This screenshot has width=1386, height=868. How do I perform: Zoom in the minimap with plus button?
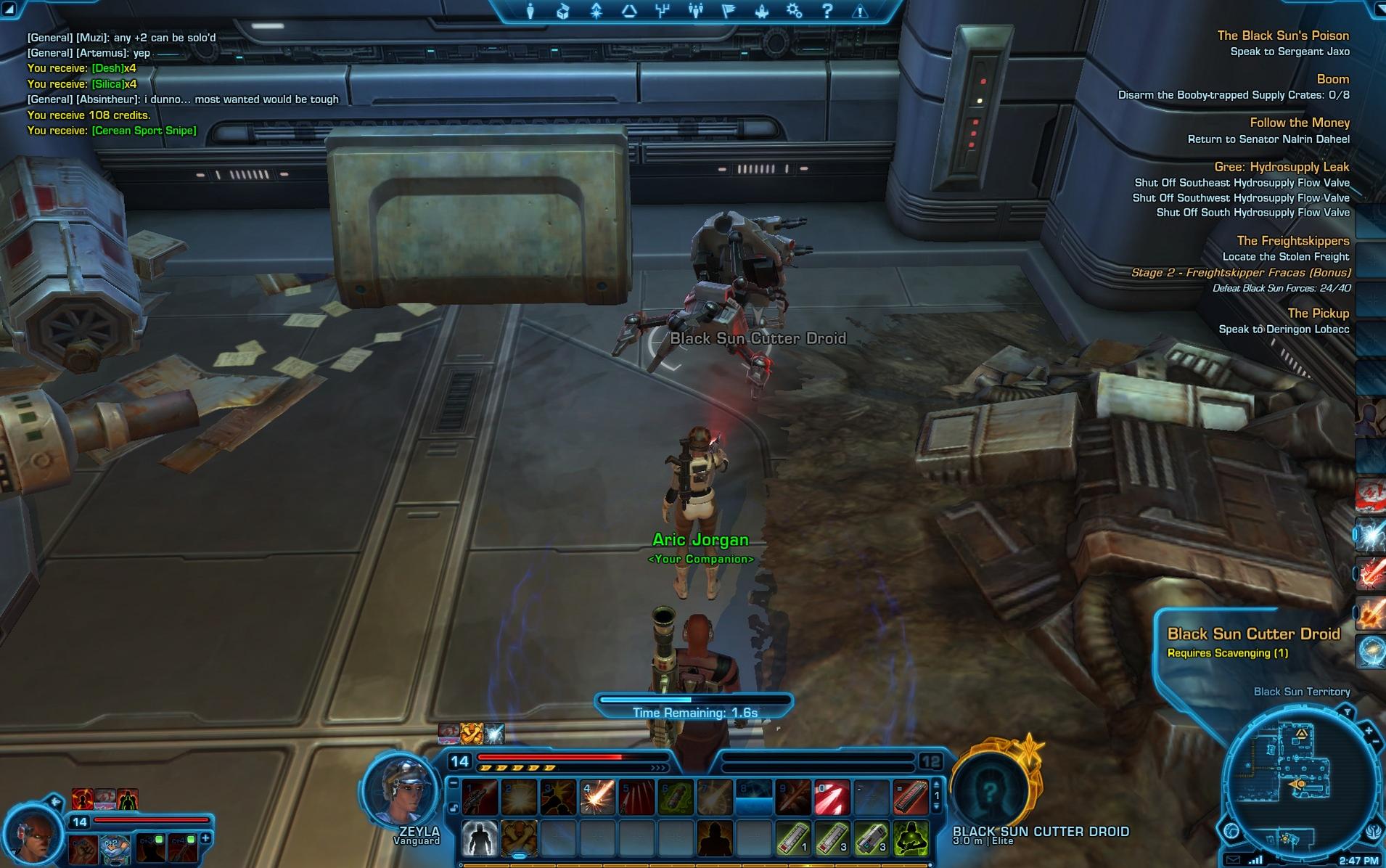click(1369, 731)
